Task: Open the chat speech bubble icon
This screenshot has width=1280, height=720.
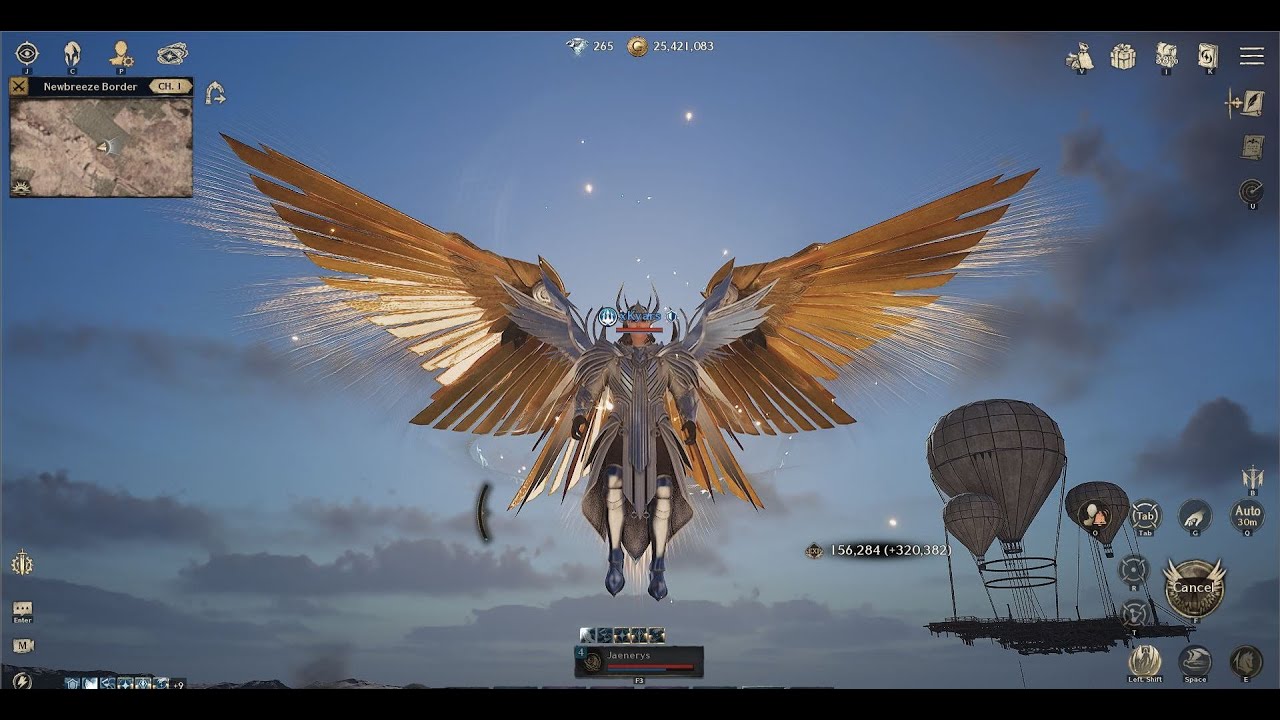Action: tap(22, 608)
